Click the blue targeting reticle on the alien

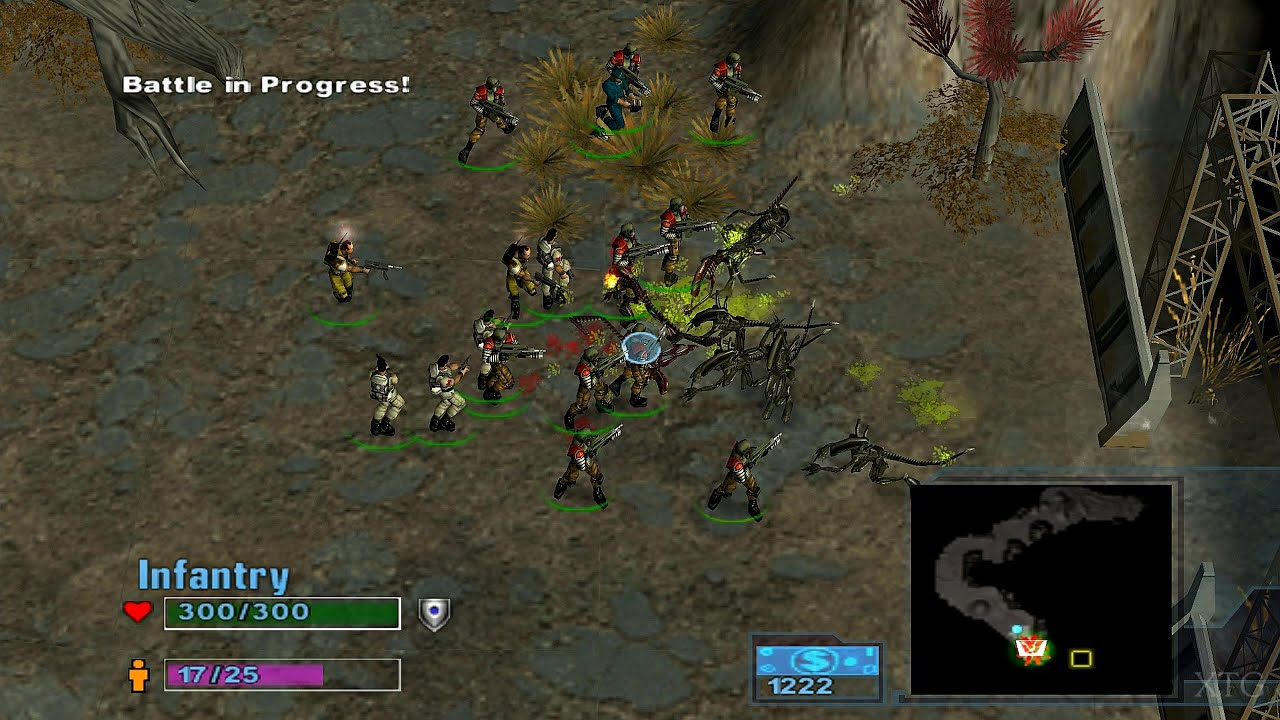[x=640, y=349]
